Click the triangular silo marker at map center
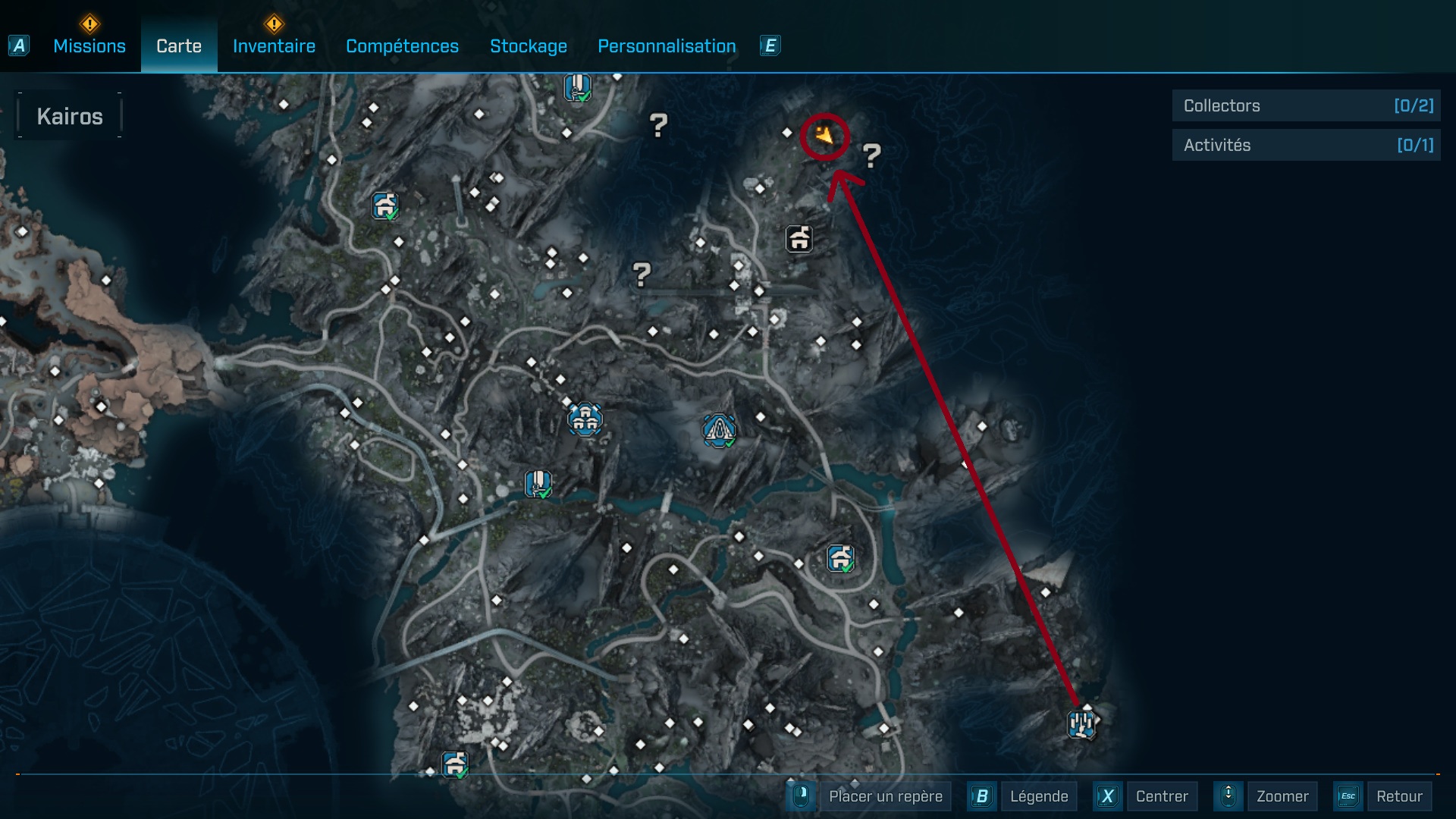Image resolution: width=1456 pixels, height=819 pixels. (x=718, y=430)
